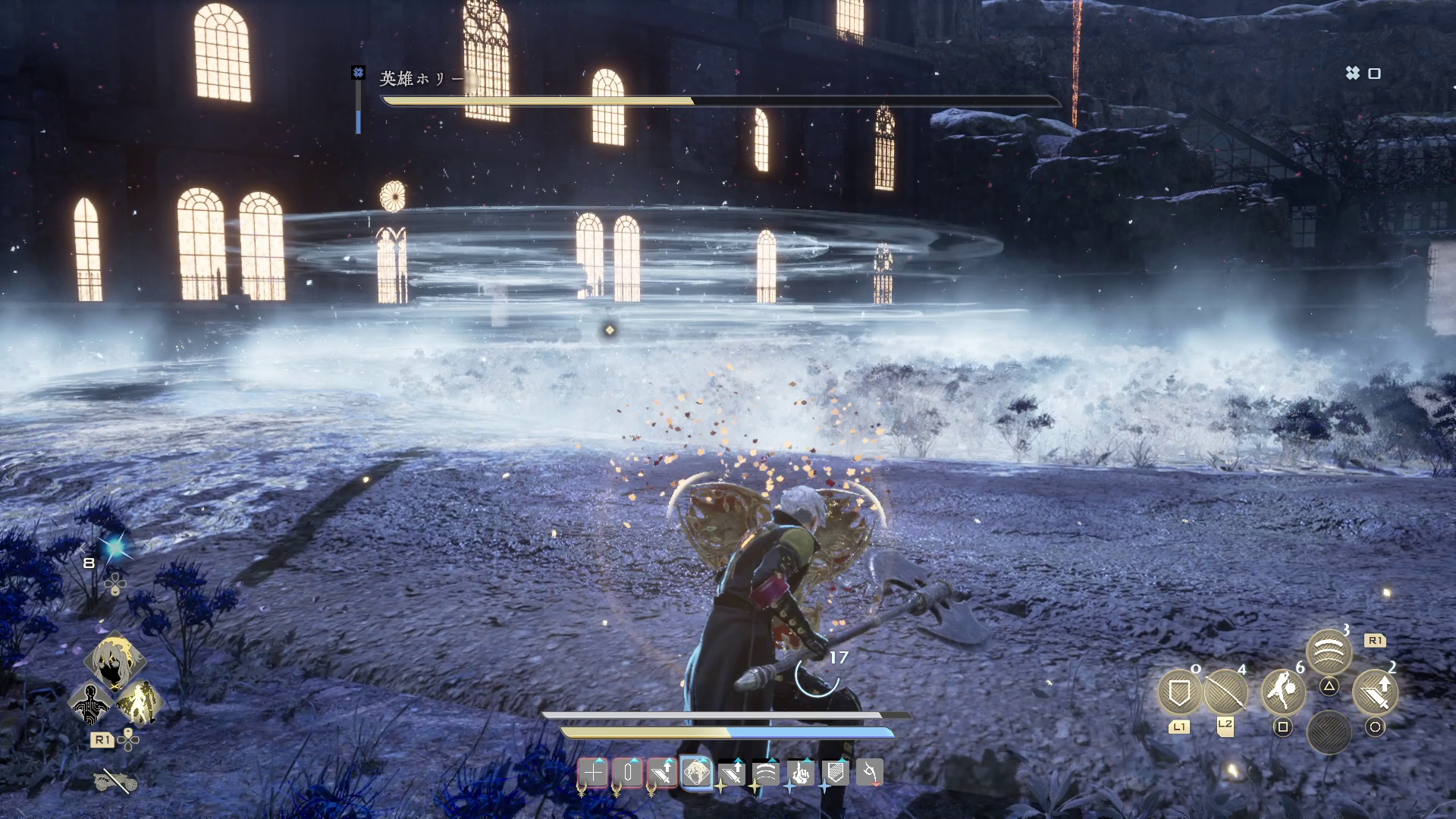
Task: Choose the circuit-patterned torso icon
Action: pyautogui.click(x=91, y=704)
